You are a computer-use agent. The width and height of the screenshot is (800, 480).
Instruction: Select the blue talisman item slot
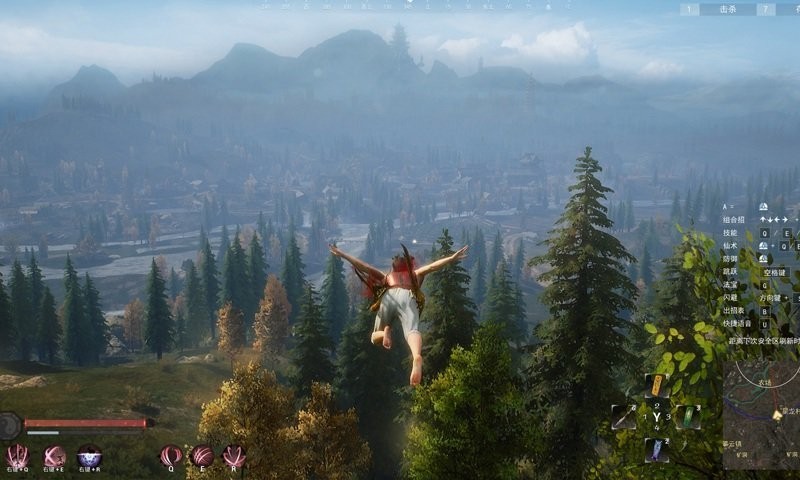coord(656,450)
